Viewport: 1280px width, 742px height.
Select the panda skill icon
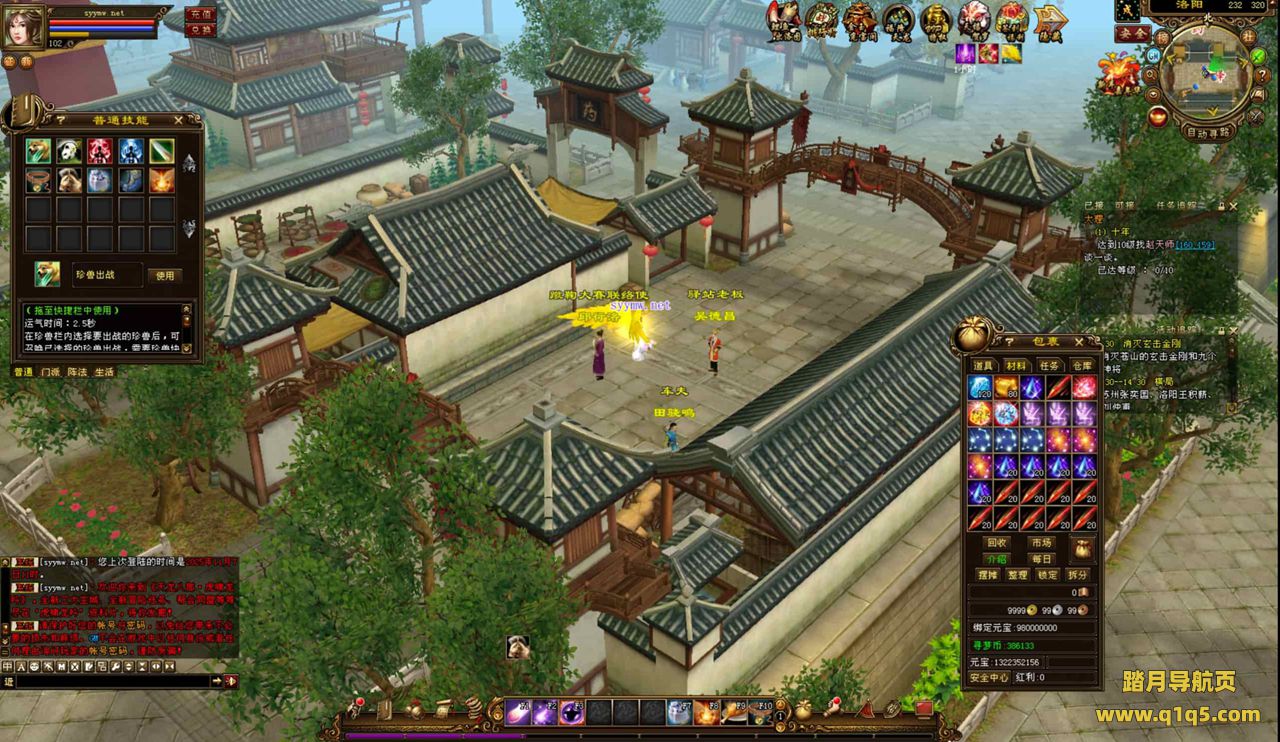tap(69, 151)
